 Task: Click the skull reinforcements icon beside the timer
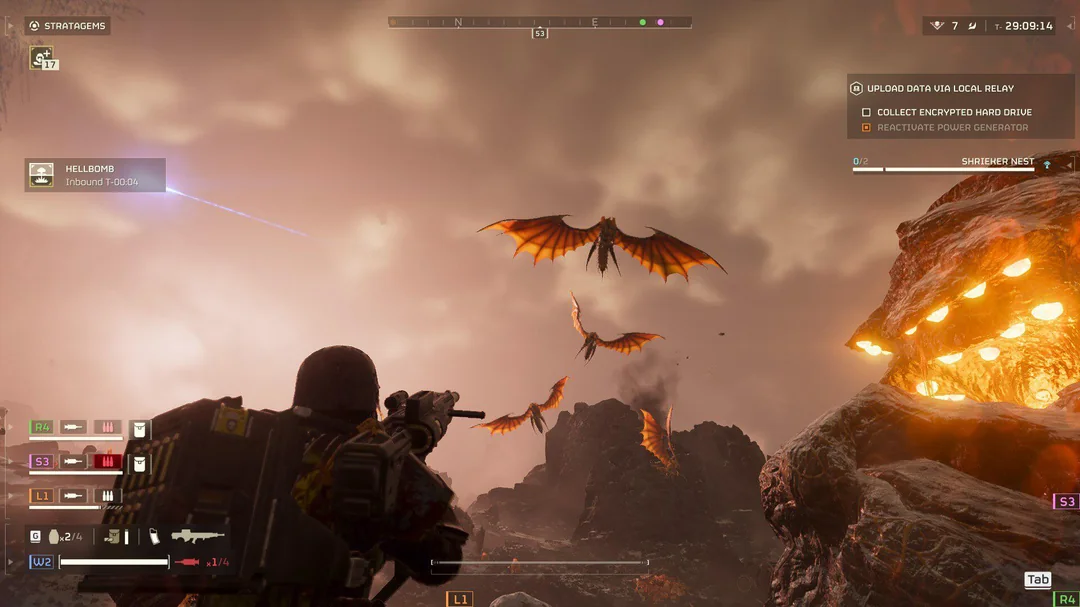937,26
